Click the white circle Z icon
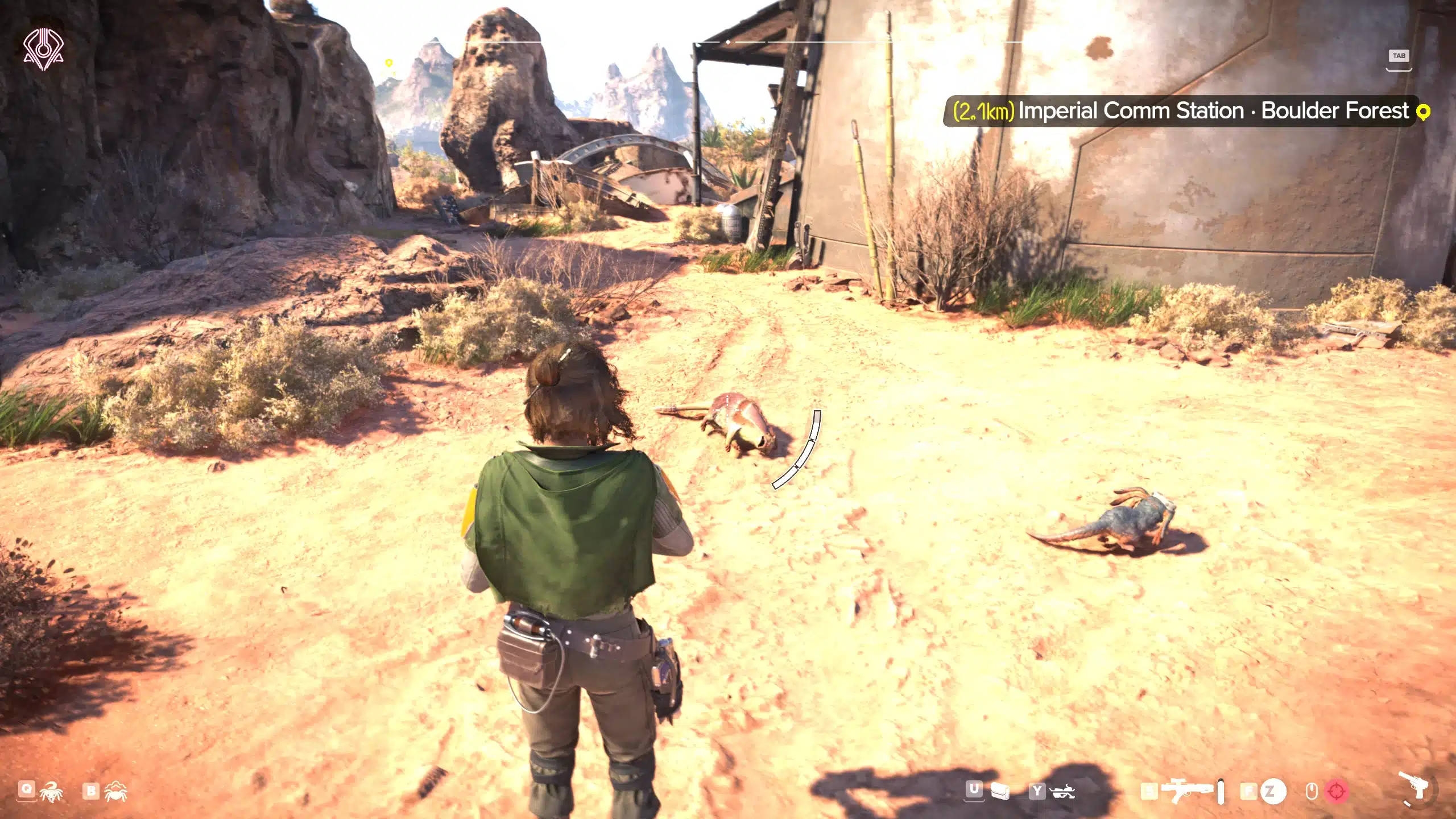This screenshot has width=1456, height=819. (x=1273, y=791)
